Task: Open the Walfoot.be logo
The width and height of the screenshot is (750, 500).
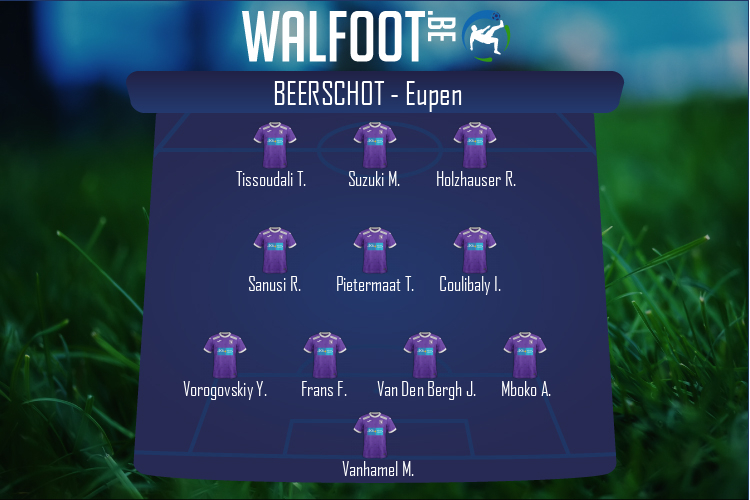Action: 375,35
